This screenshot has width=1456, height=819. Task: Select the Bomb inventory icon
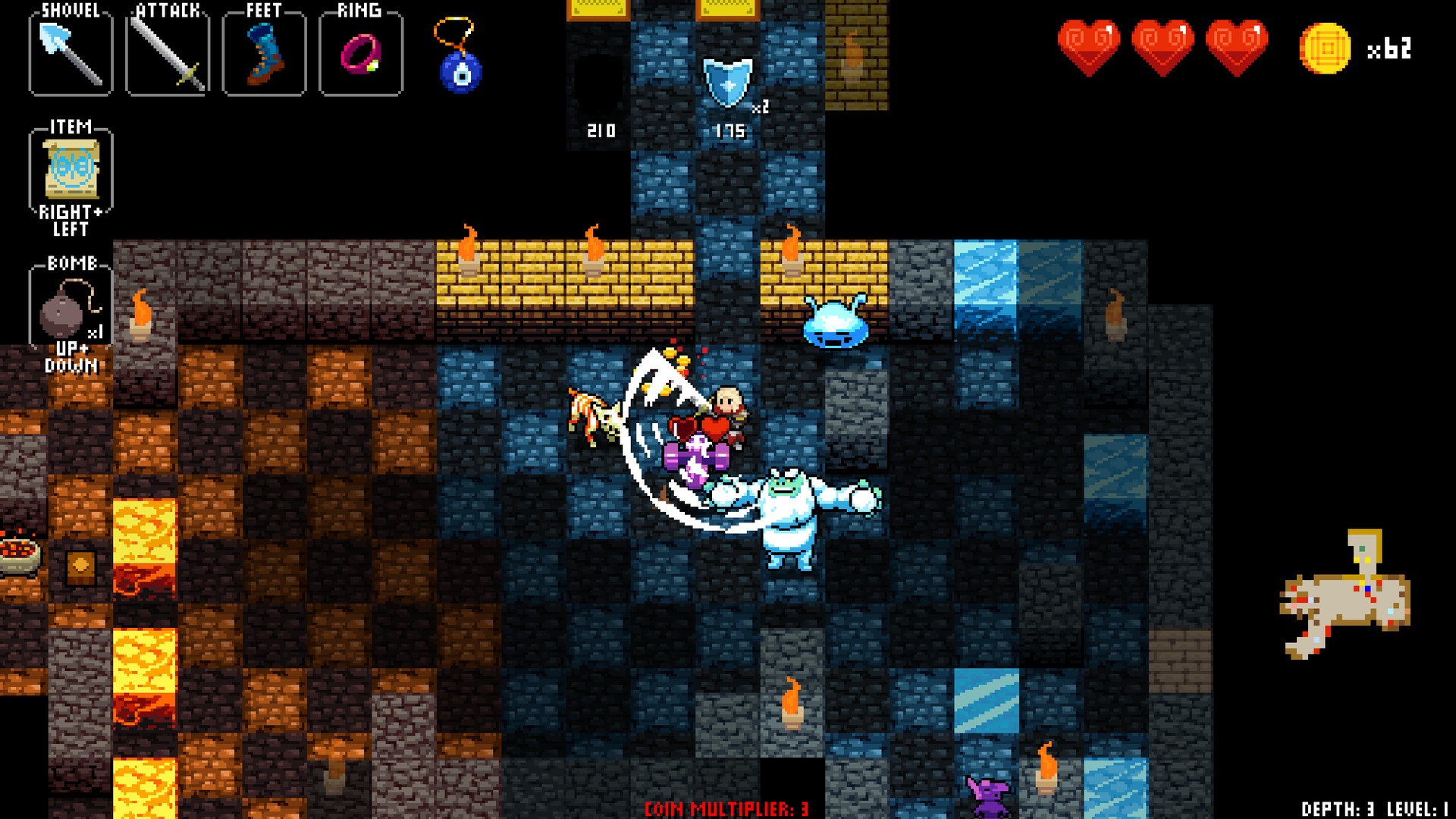click(70, 311)
